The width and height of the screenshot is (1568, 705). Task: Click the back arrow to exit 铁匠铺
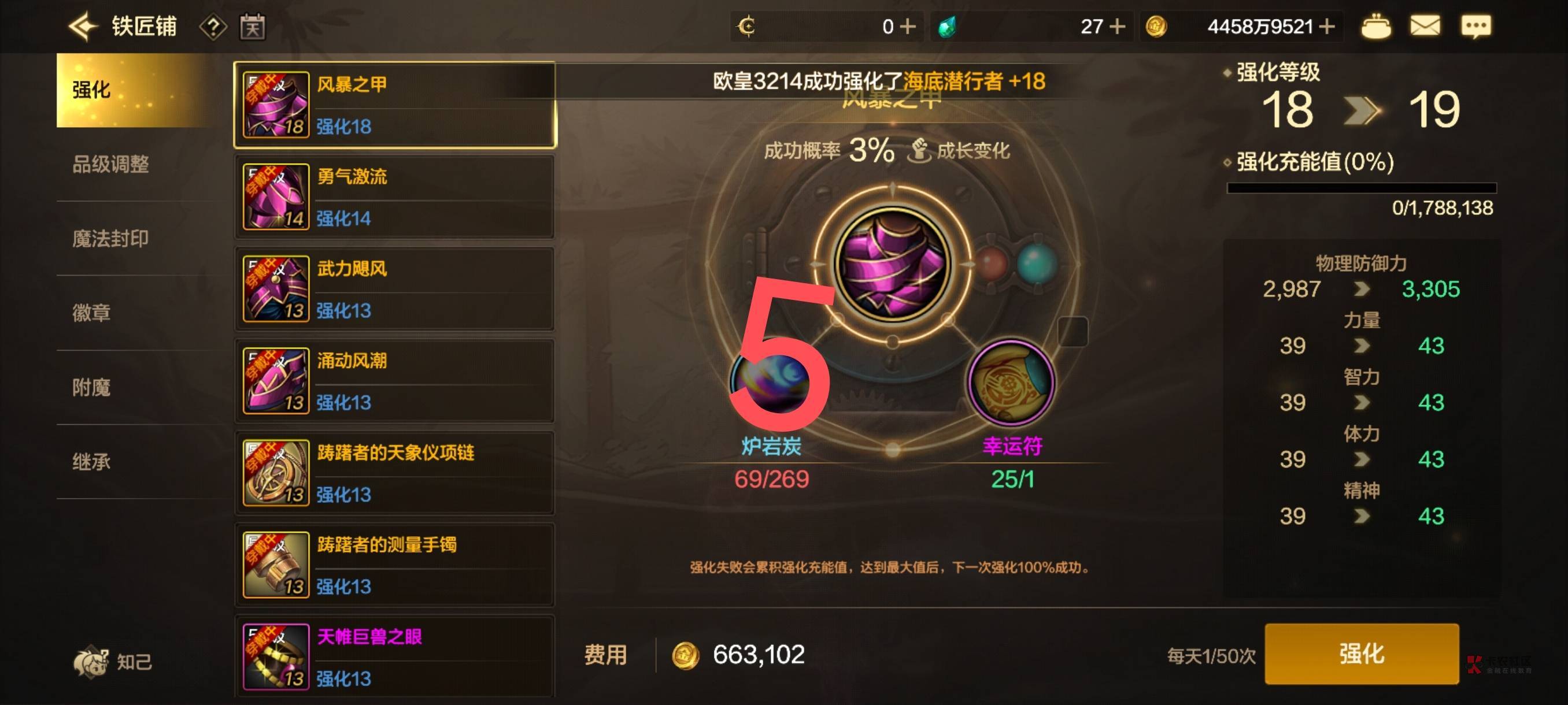(x=85, y=25)
